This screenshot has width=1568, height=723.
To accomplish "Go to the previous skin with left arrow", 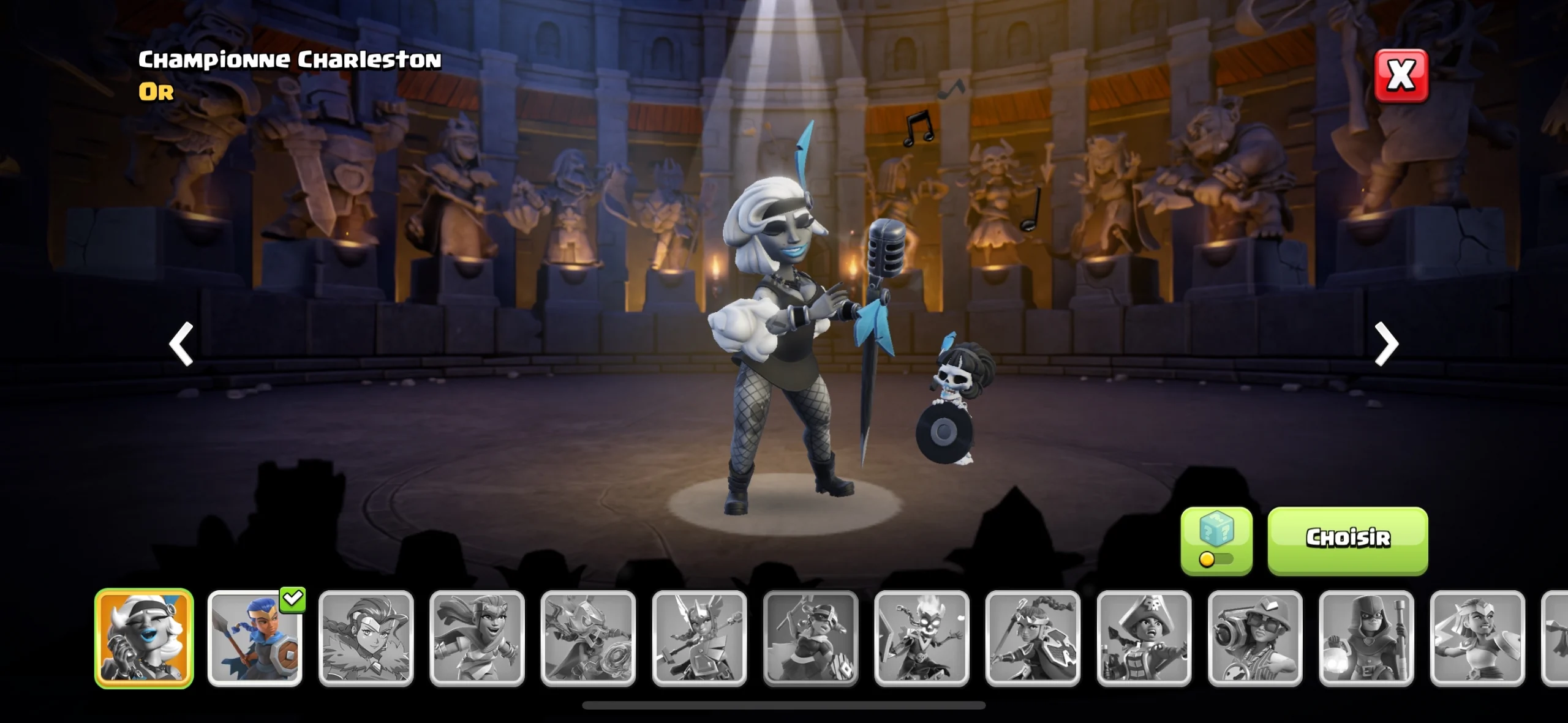I will click(x=181, y=344).
